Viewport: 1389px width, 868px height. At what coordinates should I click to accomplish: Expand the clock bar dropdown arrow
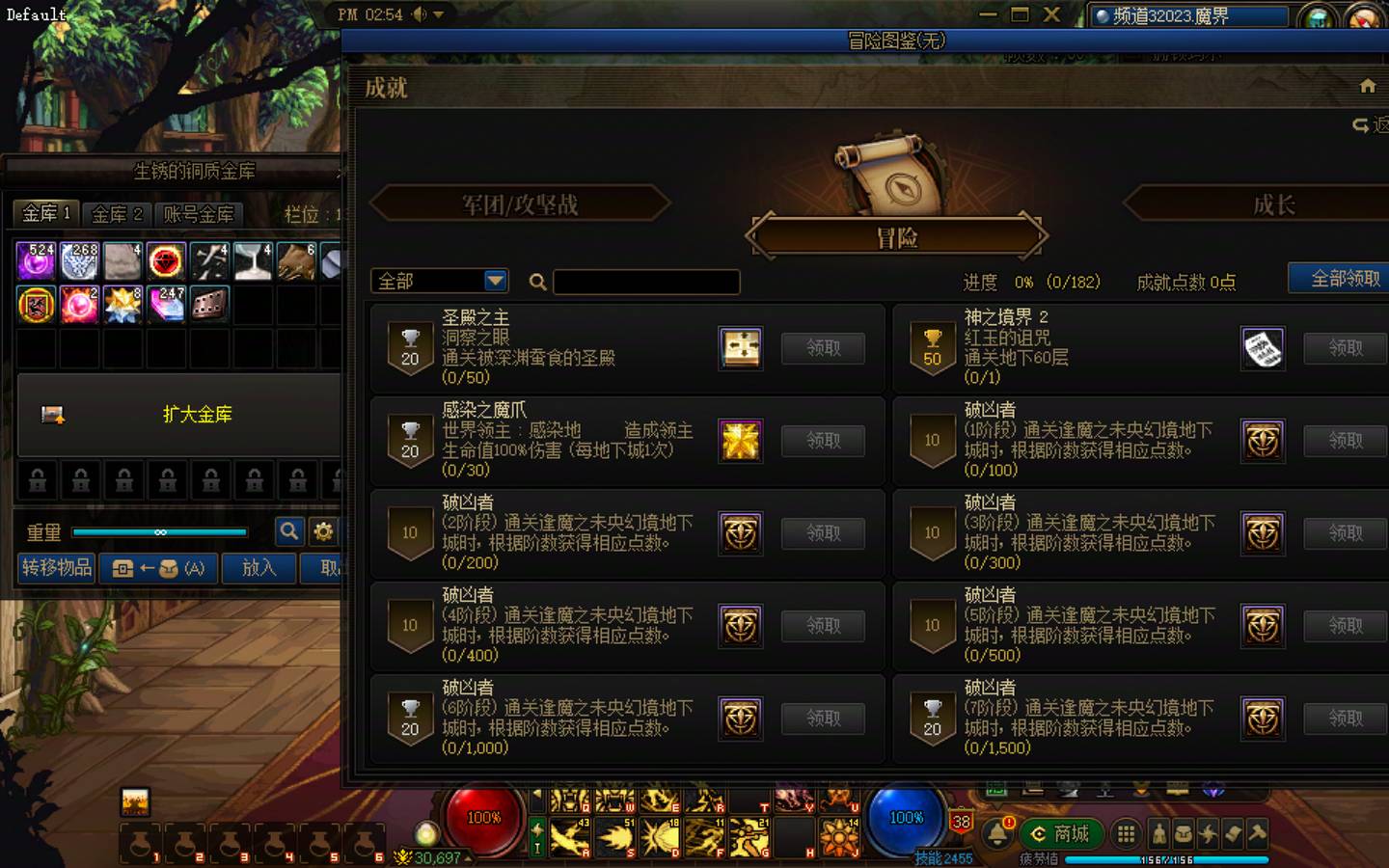coord(437,14)
